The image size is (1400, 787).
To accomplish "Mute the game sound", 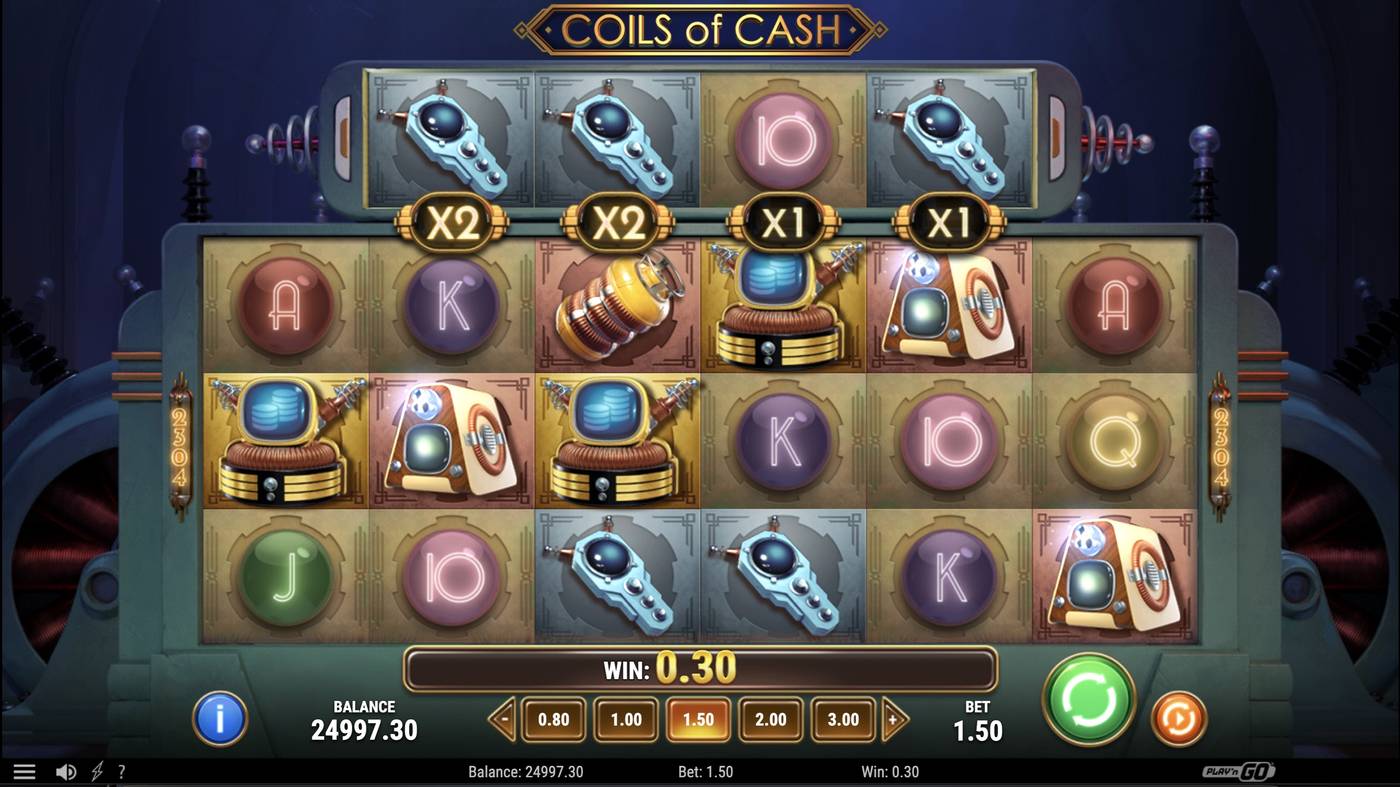I will (x=64, y=771).
